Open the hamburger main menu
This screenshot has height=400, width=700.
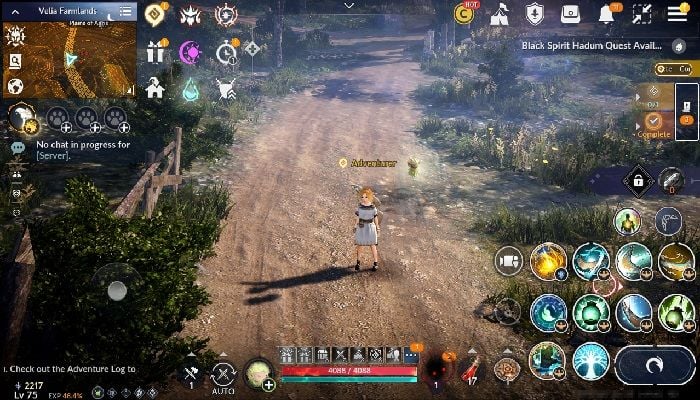click(x=677, y=14)
